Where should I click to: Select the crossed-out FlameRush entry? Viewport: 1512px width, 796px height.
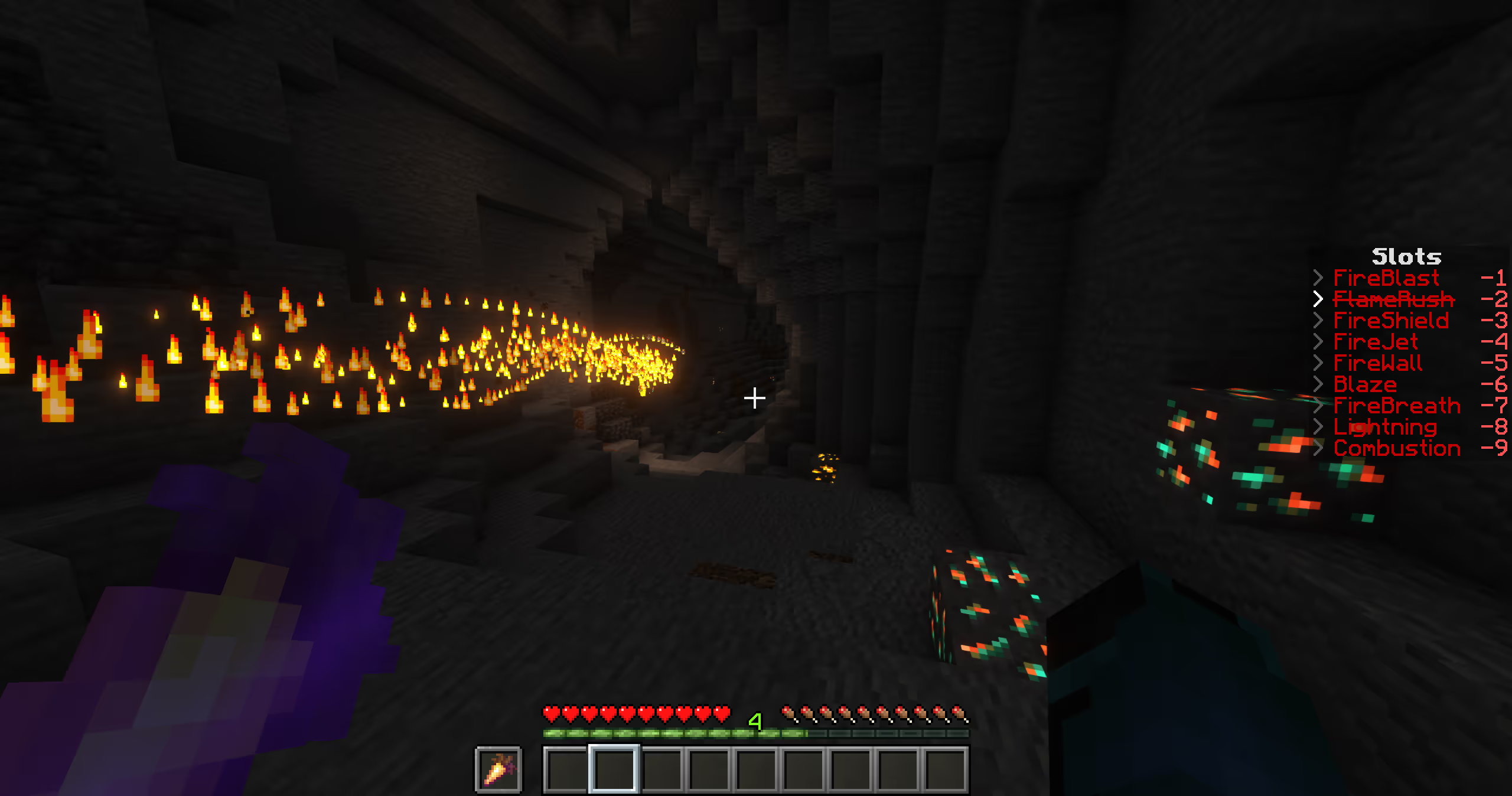coord(1393,299)
